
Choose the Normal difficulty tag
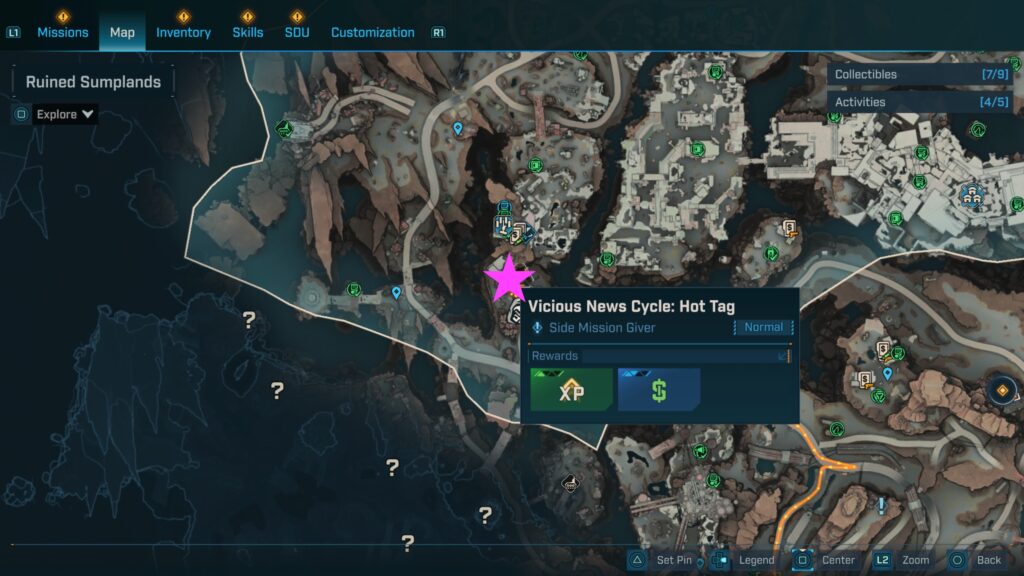(764, 327)
